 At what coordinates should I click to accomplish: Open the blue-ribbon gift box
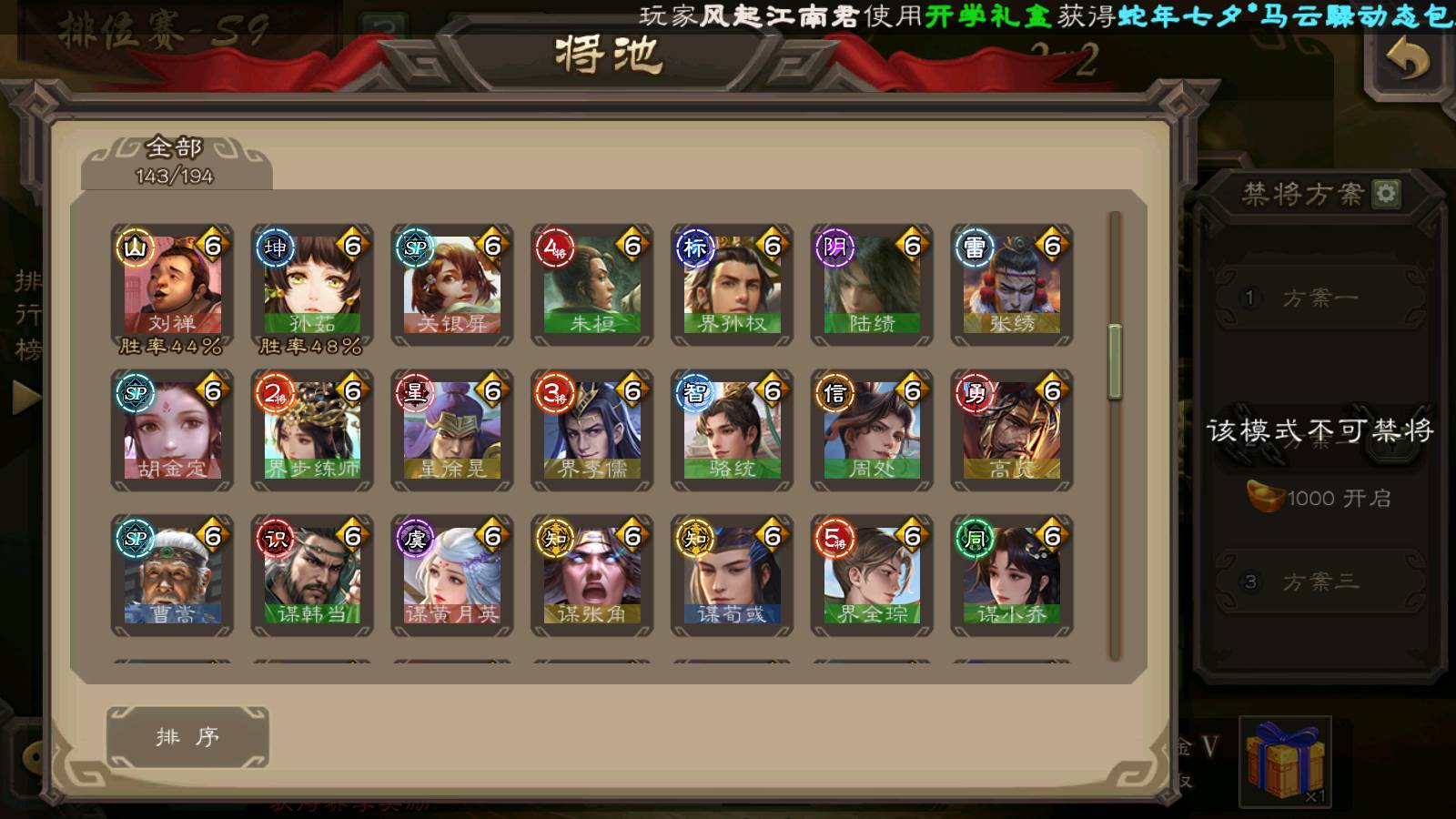tap(1285, 762)
